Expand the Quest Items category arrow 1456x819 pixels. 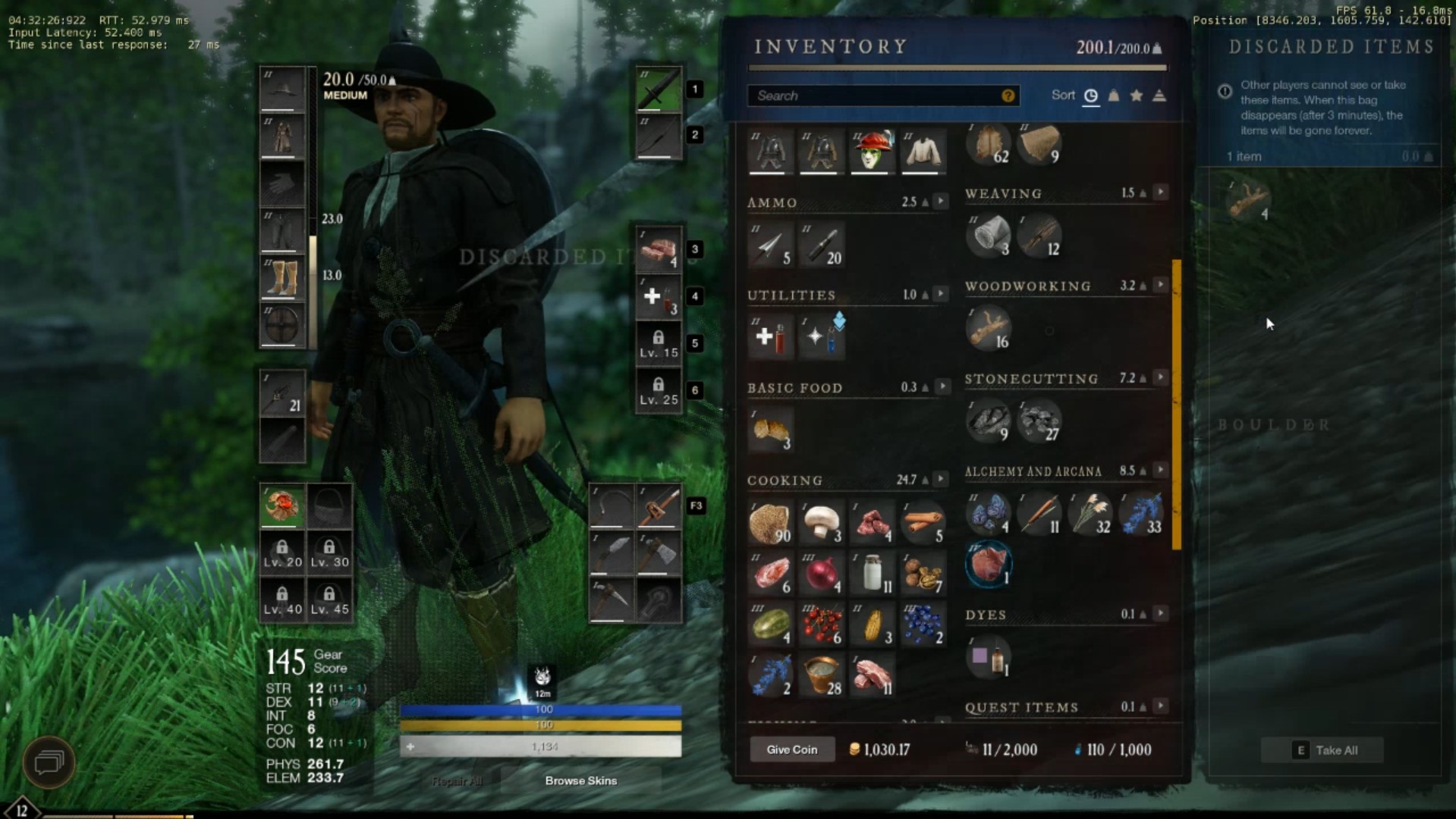point(1160,706)
